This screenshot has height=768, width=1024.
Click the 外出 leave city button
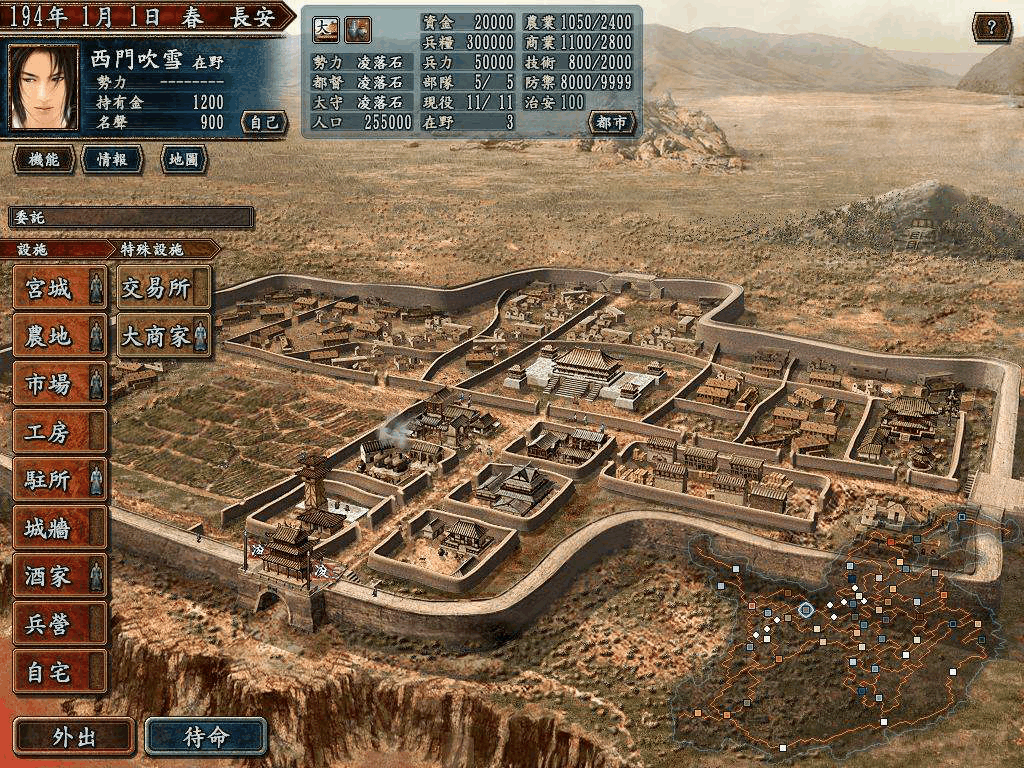(x=74, y=737)
